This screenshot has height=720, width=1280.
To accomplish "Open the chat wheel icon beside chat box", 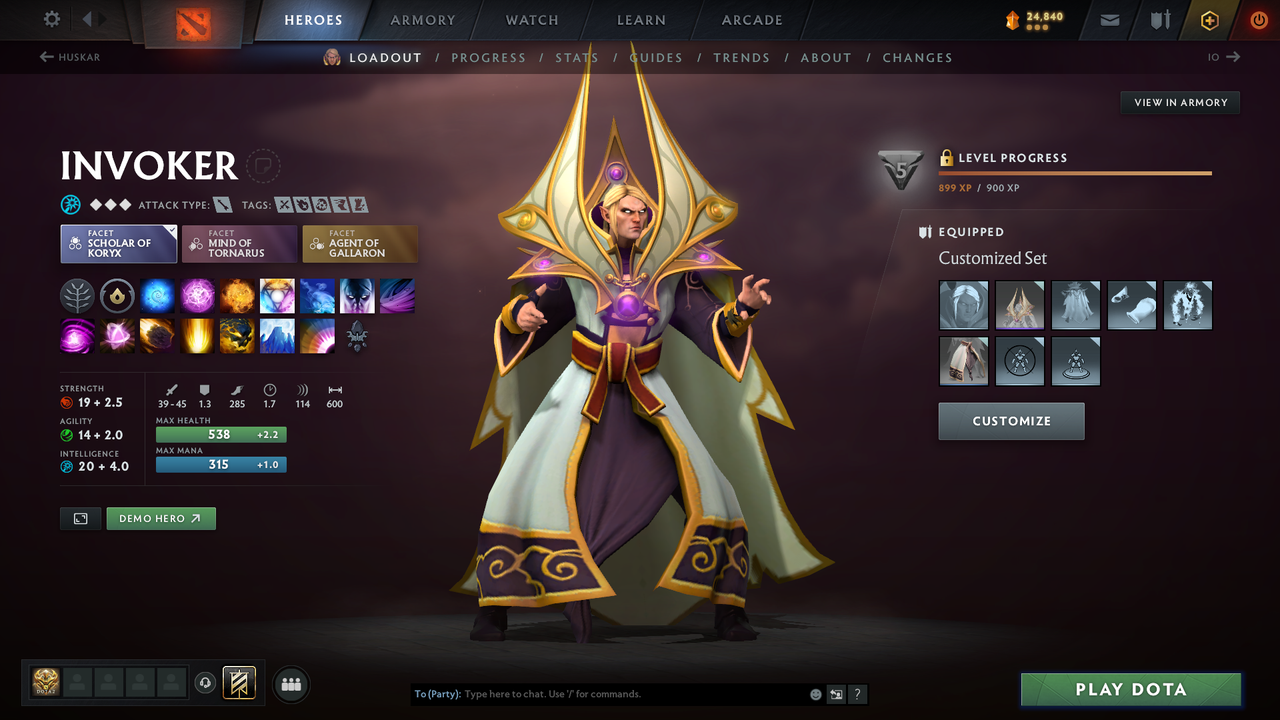I will tap(836, 694).
